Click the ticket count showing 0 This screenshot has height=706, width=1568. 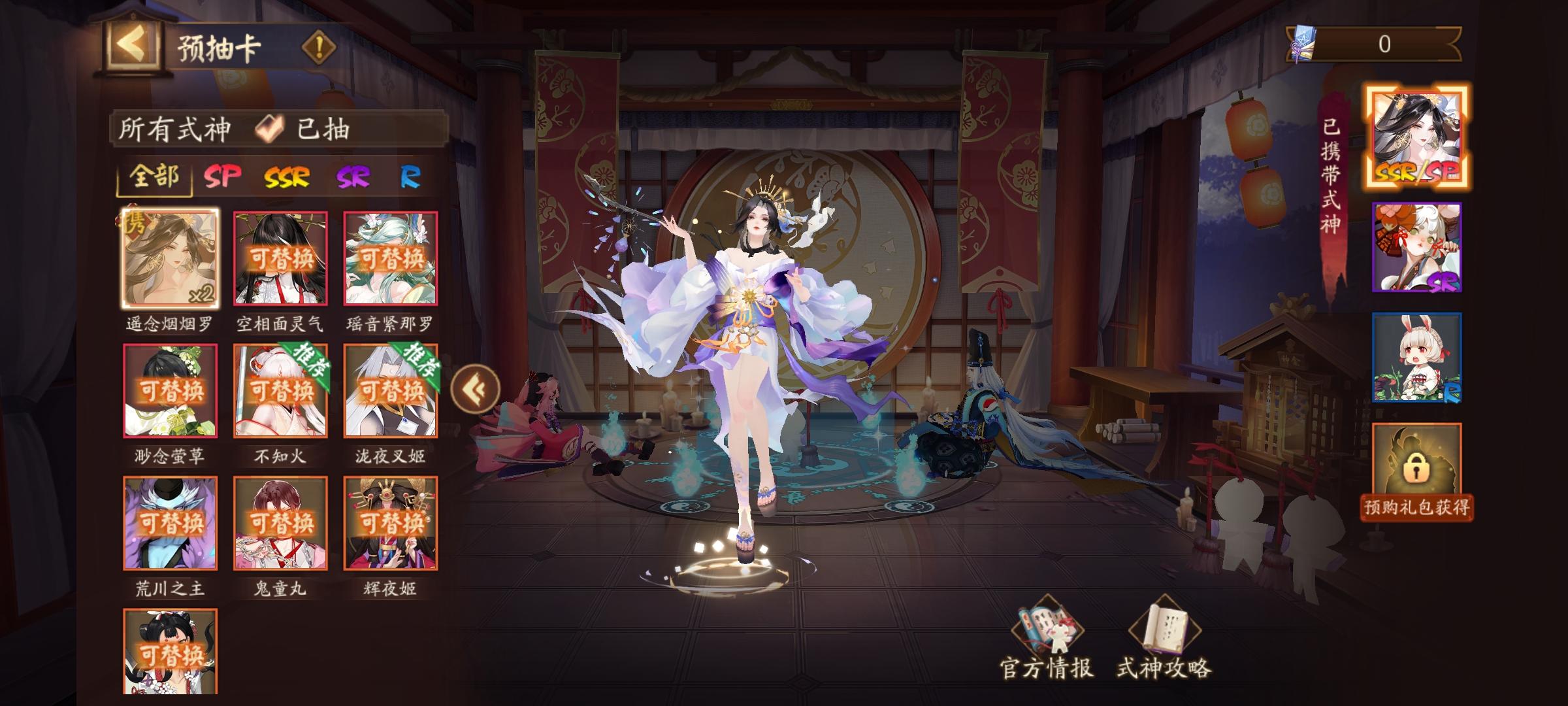(x=1385, y=44)
